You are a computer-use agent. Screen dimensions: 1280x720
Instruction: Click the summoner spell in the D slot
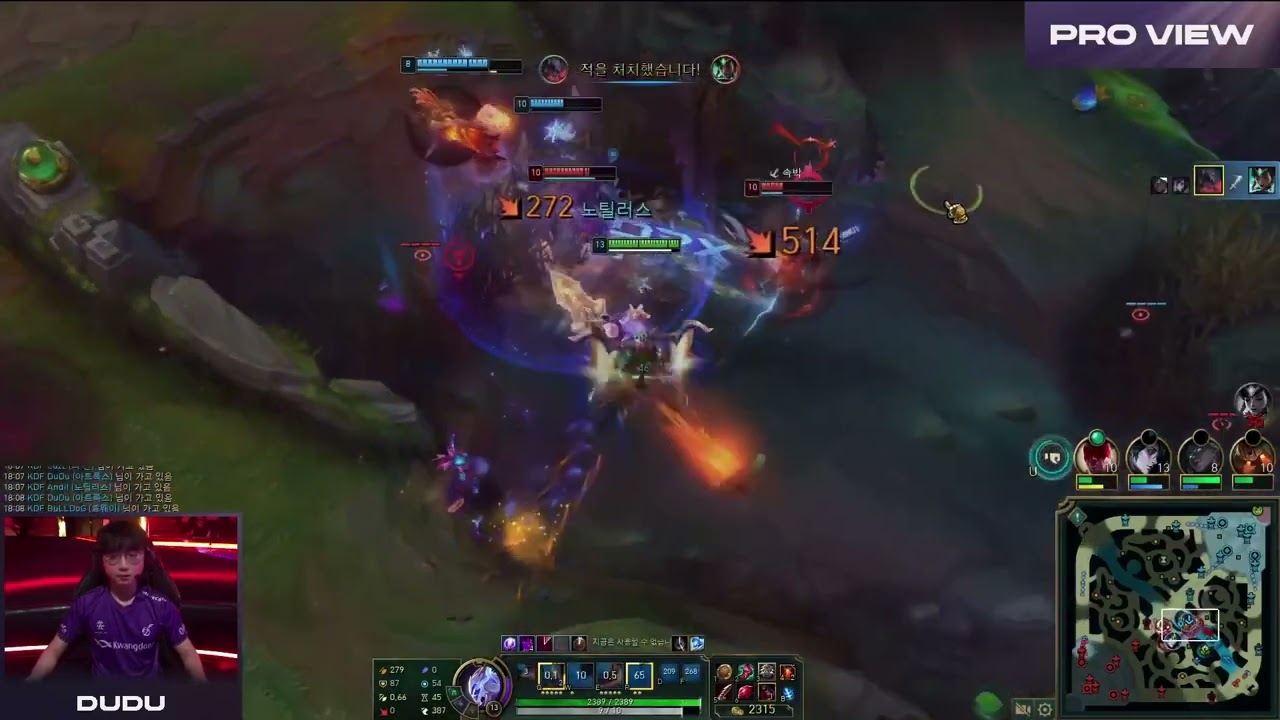[670, 671]
